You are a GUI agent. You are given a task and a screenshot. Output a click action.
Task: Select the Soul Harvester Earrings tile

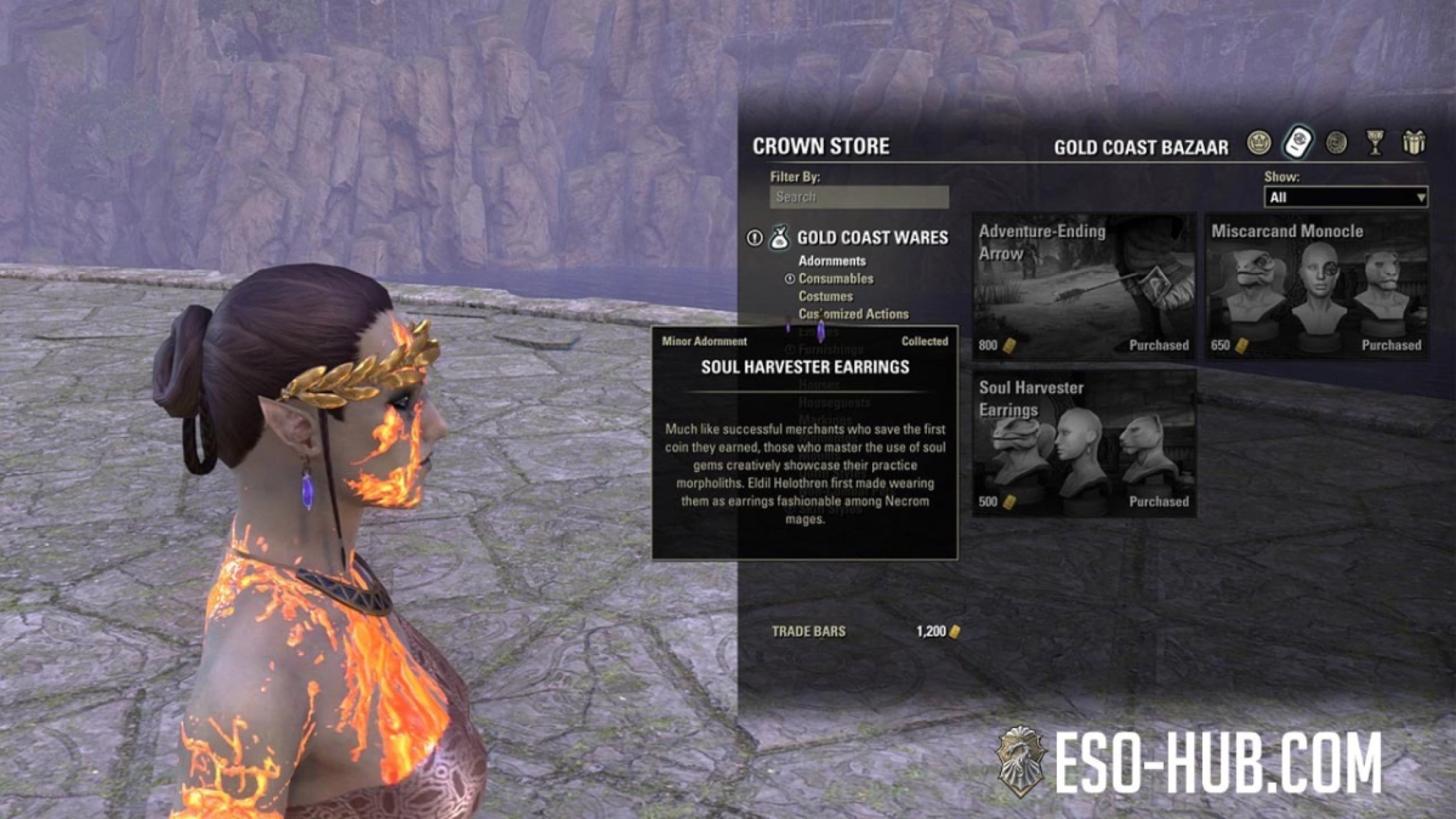(1083, 444)
